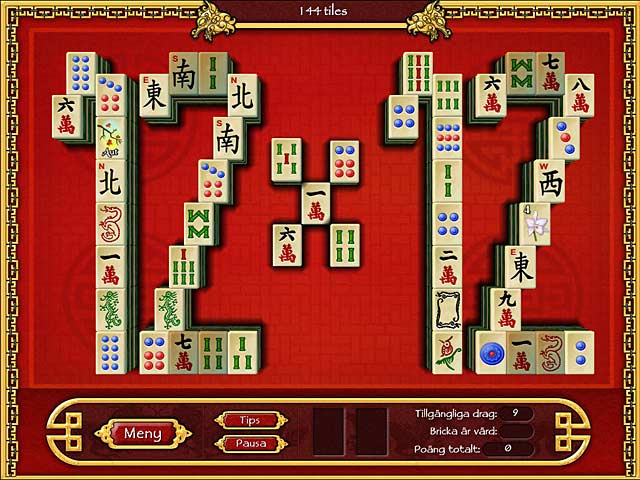The image size is (640, 480).
Task: Select the white orchid flower tile
Action: [x=535, y=224]
